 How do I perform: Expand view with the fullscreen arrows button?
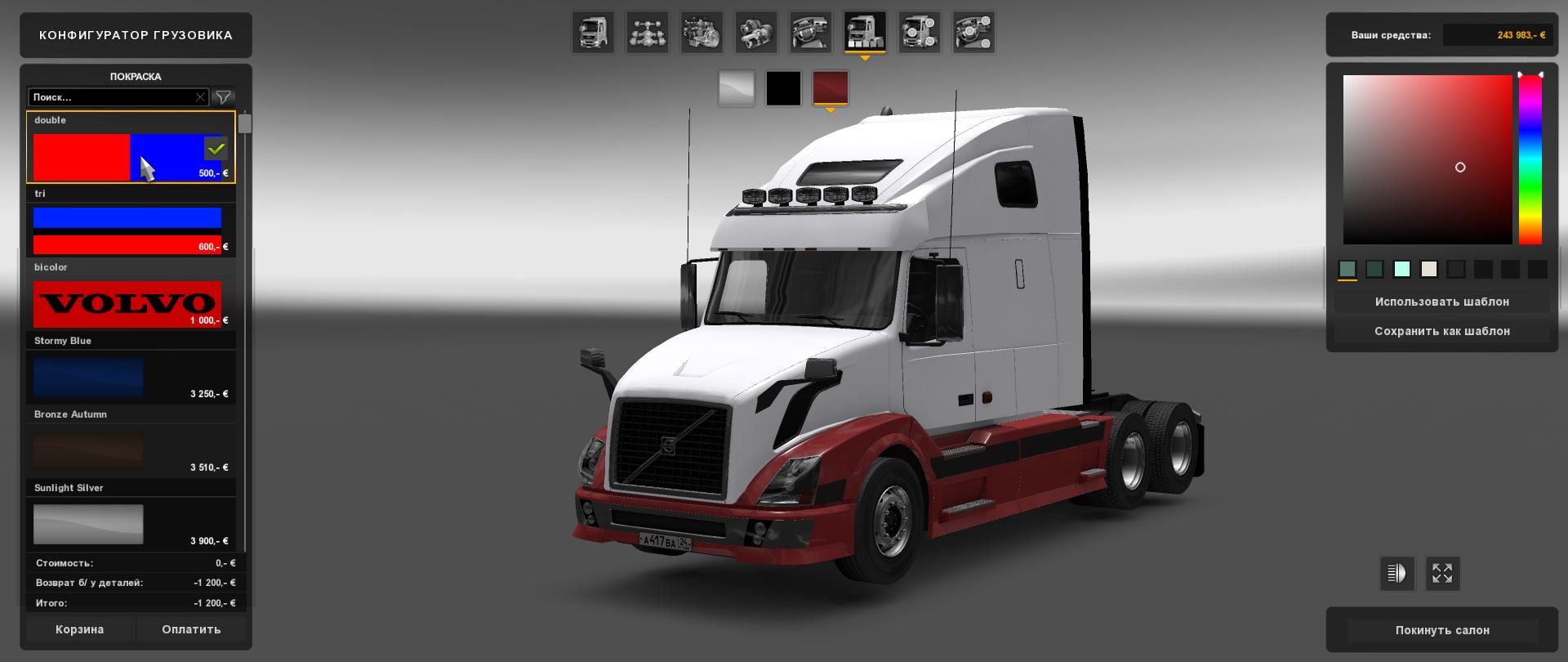coord(1442,574)
